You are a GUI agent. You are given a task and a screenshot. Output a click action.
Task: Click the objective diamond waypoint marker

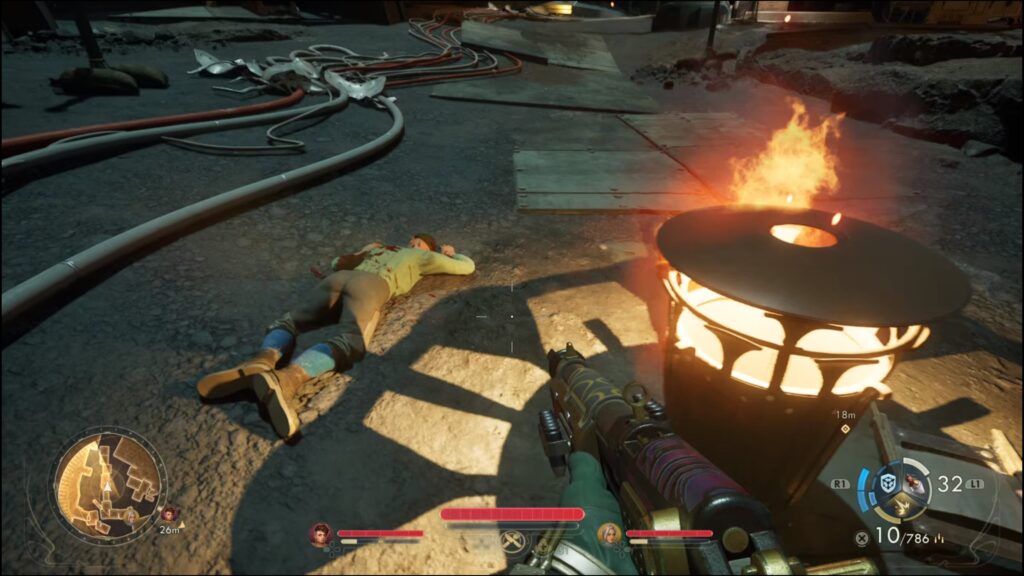pos(846,429)
